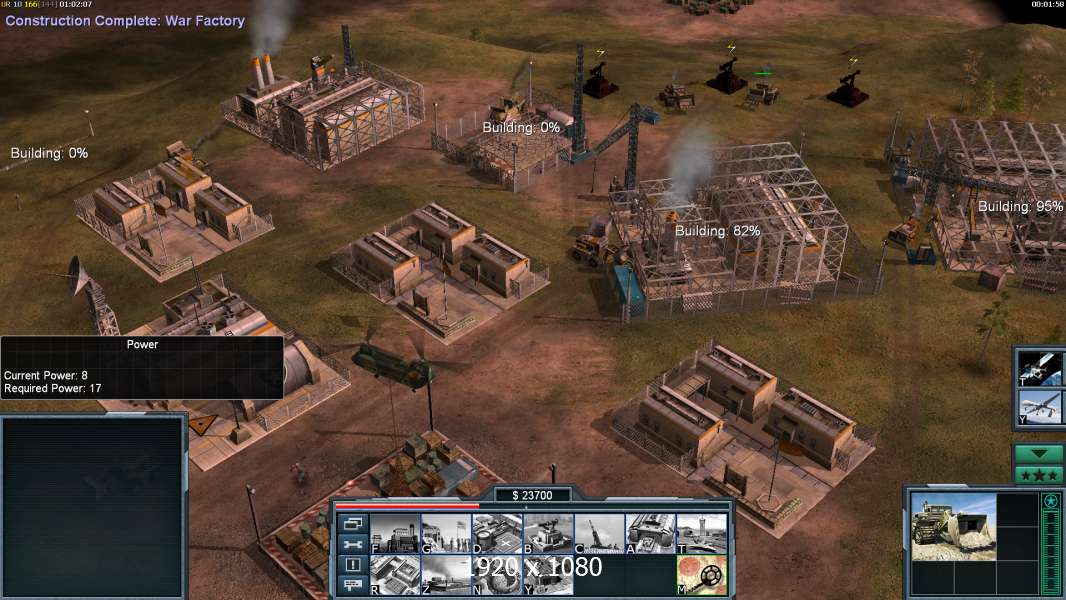
Task: Activate the mine clearing icon labeled M
Action: pos(701,575)
